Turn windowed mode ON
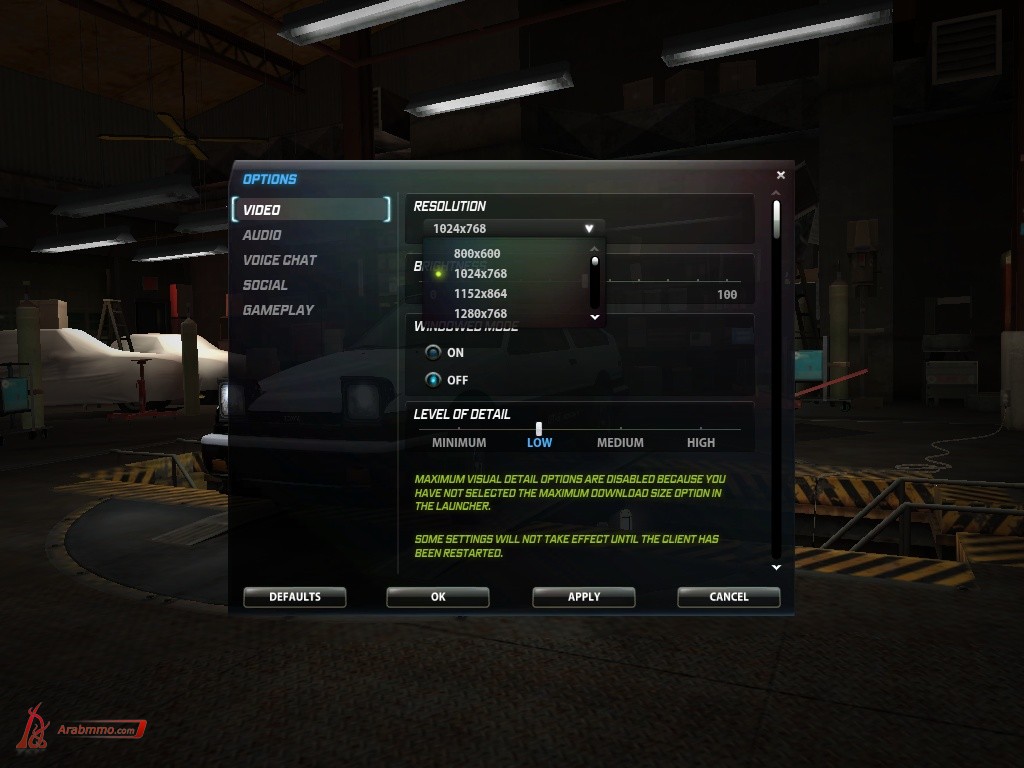 point(433,353)
